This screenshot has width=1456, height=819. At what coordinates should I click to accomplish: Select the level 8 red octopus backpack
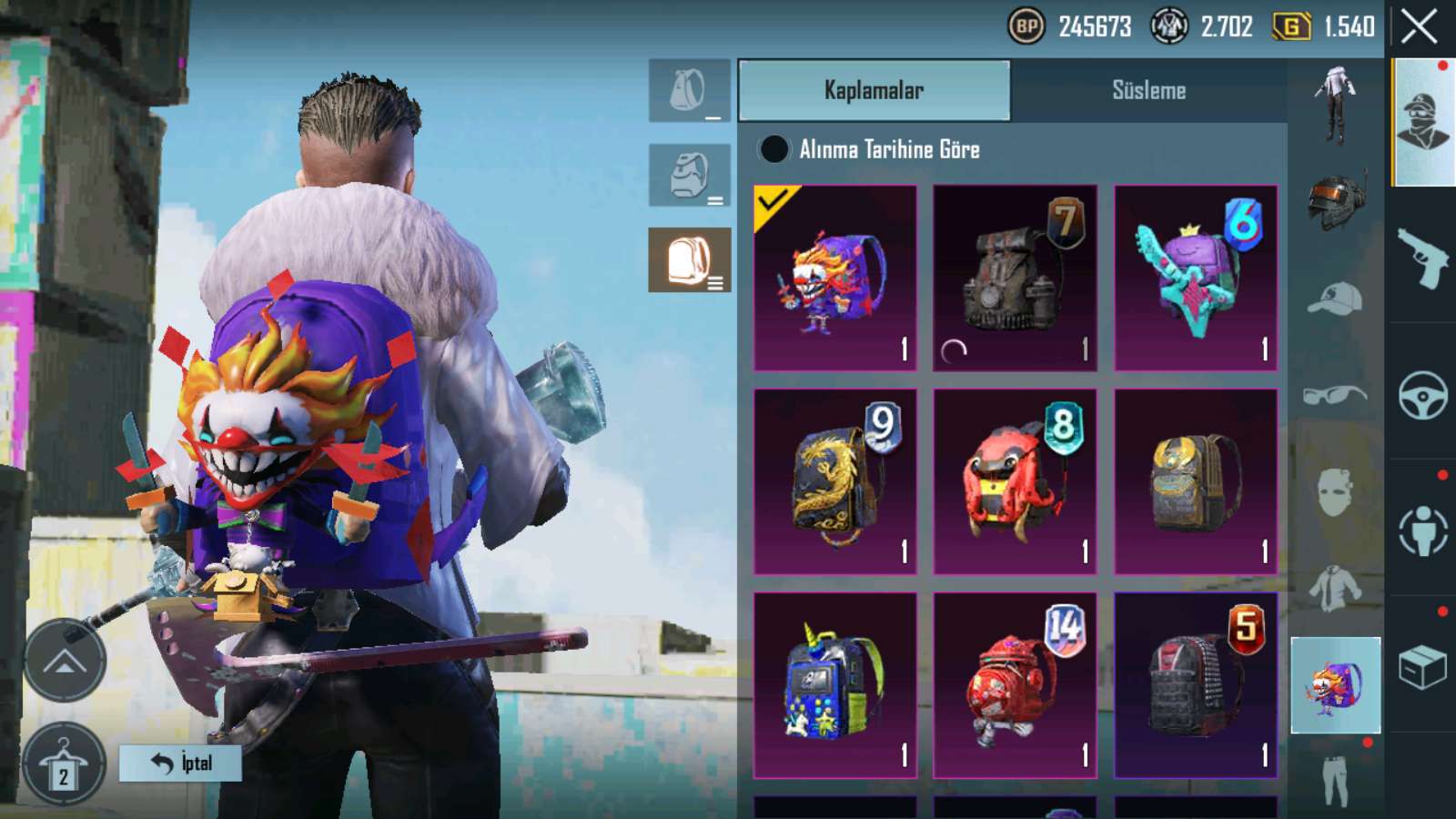pos(1015,481)
